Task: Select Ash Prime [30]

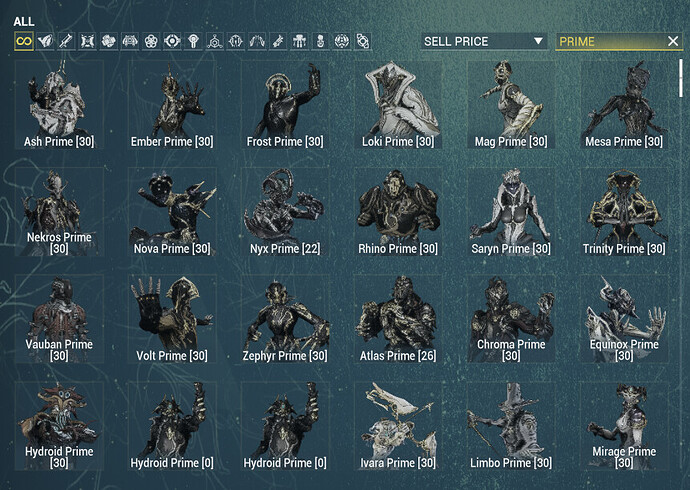Action: [x=58, y=105]
